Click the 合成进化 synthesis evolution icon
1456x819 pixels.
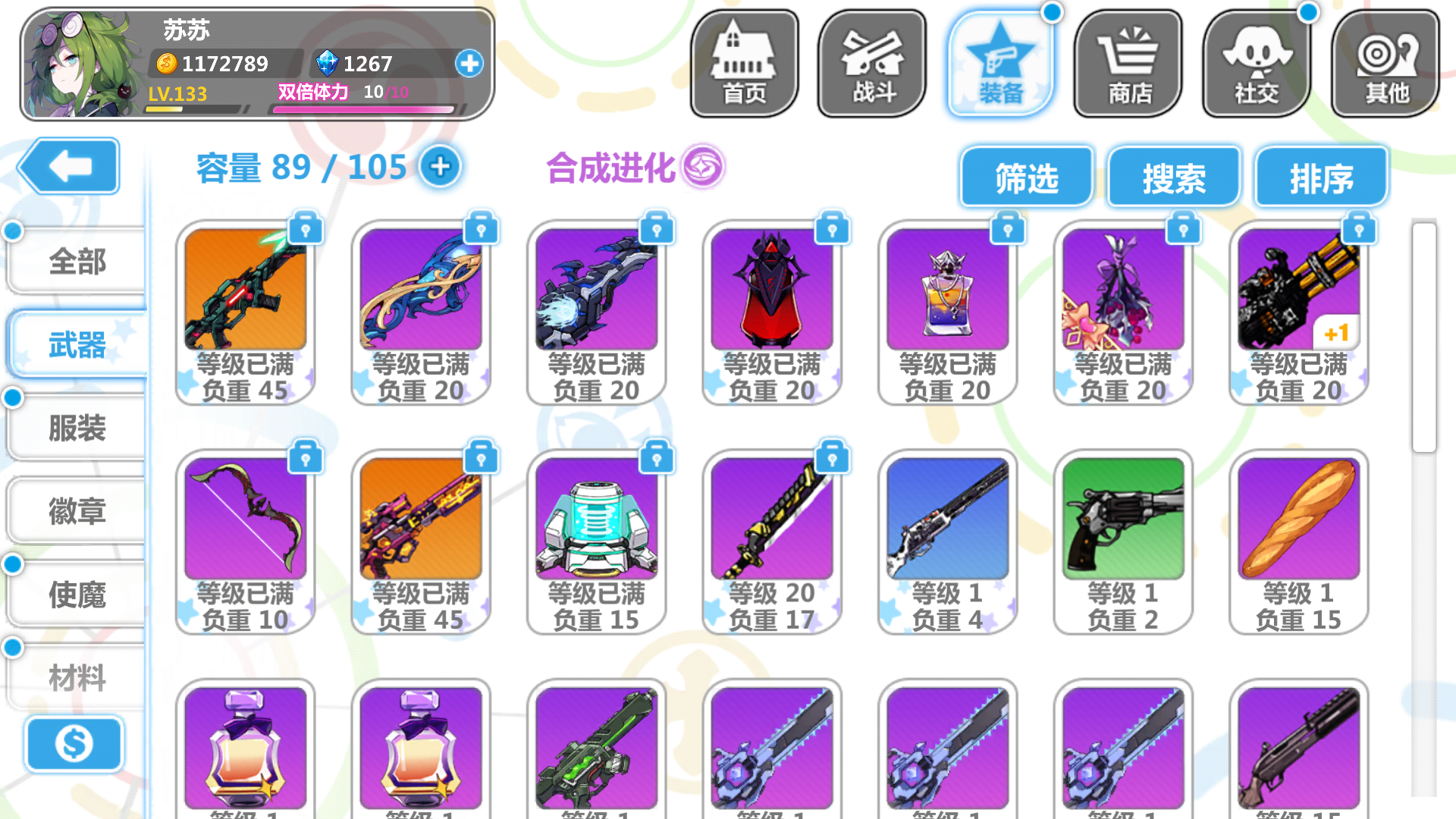704,168
